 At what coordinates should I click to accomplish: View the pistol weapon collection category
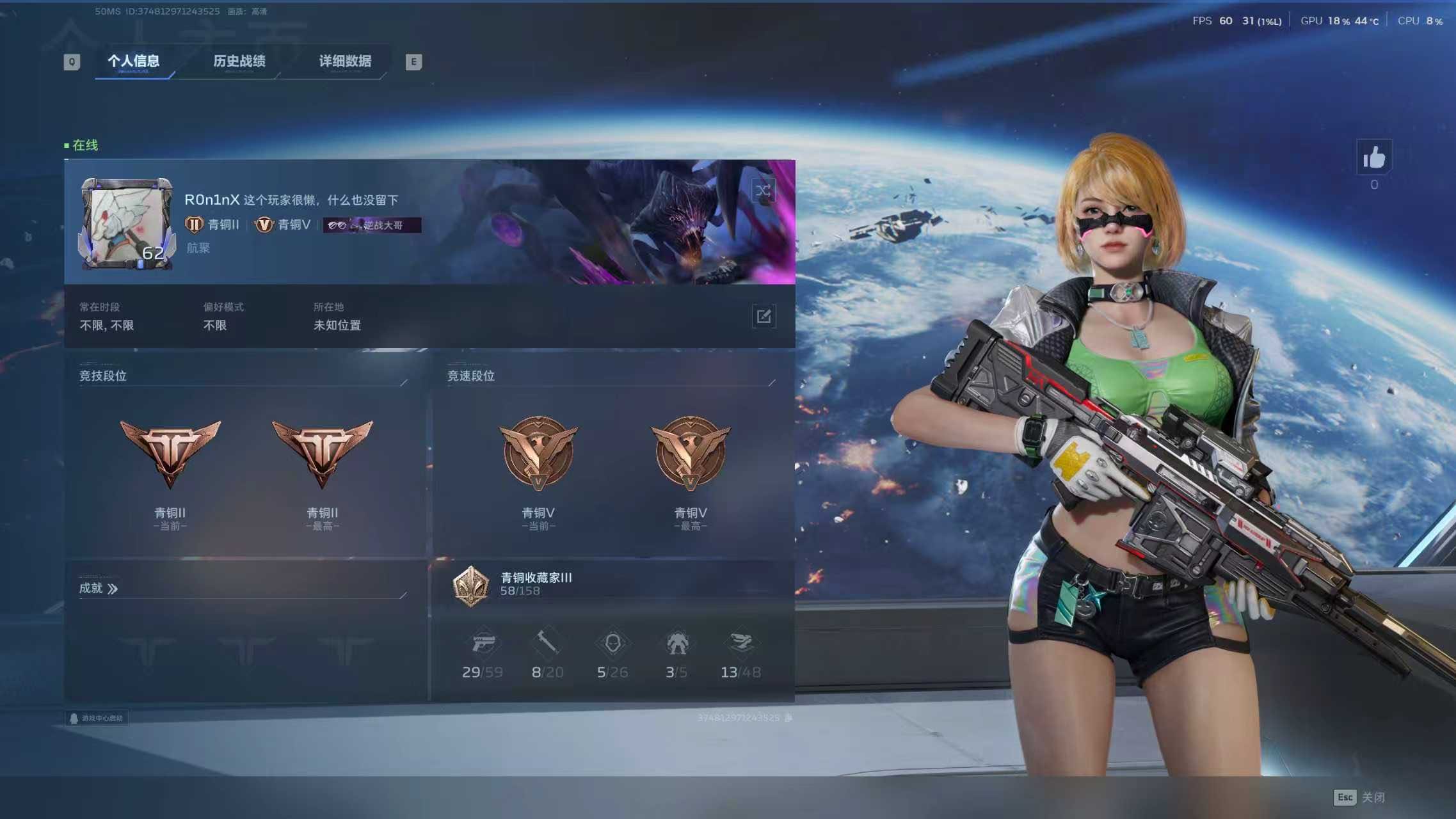(483, 644)
